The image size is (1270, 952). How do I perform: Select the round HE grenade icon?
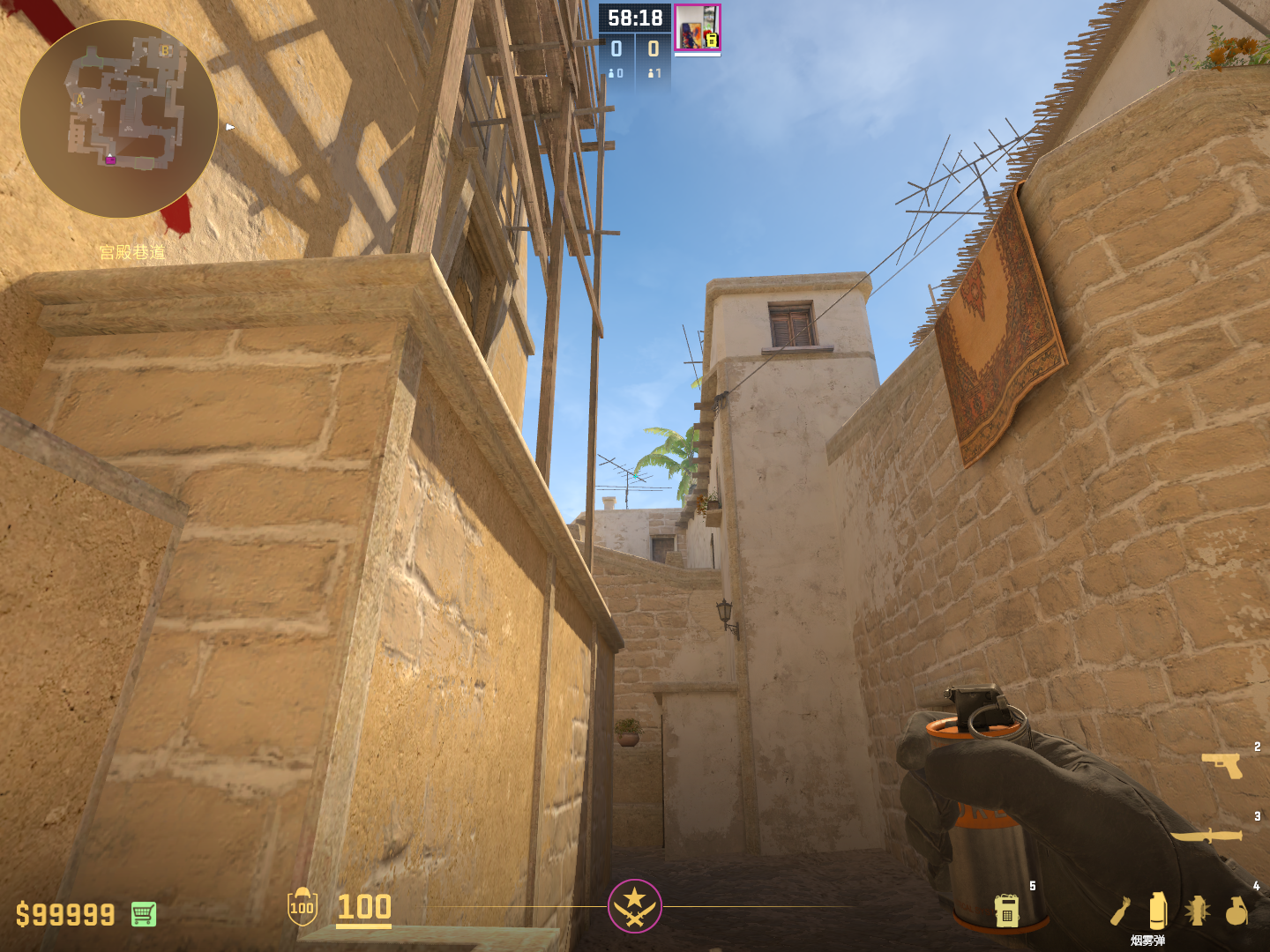pos(1236,911)
